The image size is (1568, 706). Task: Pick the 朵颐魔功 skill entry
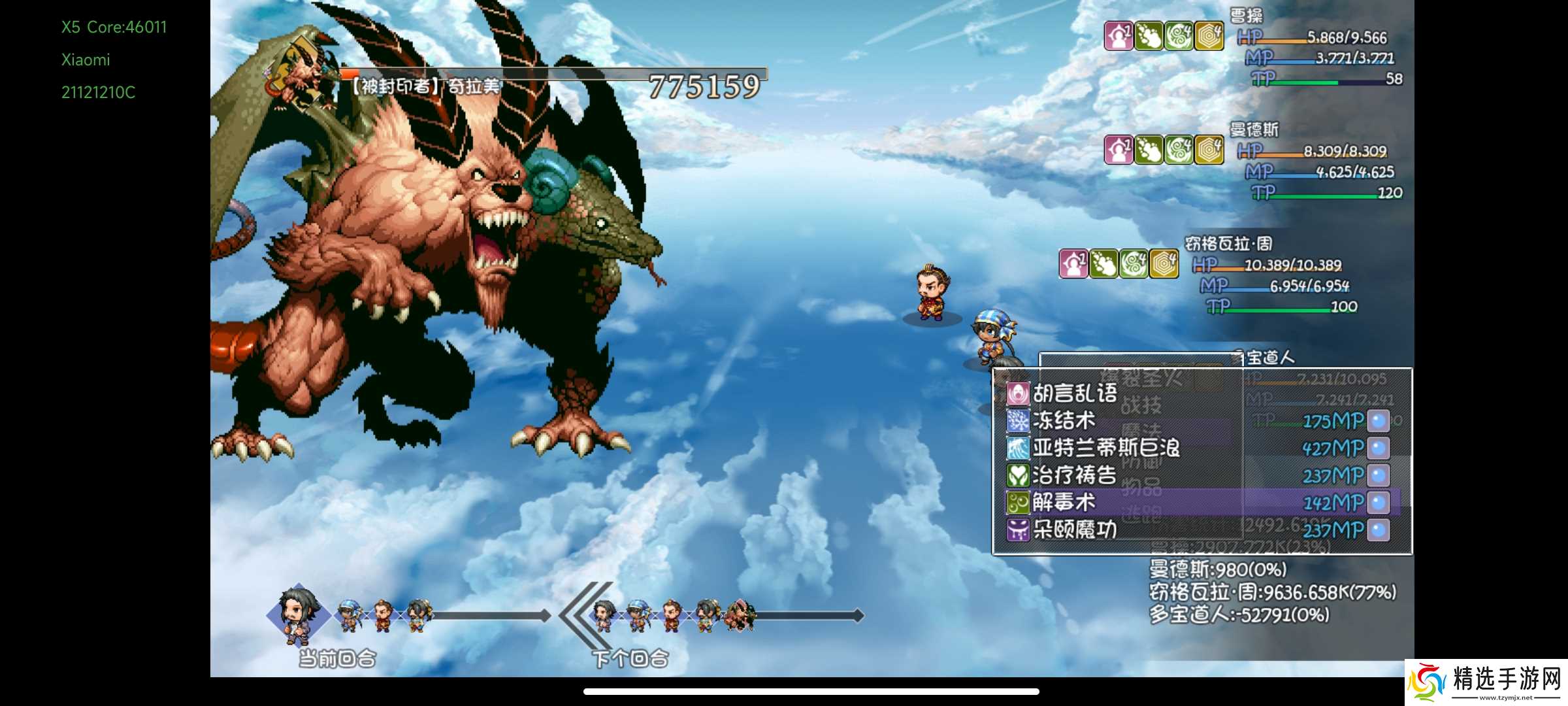pyautogui.click(x=1074, y=529)
